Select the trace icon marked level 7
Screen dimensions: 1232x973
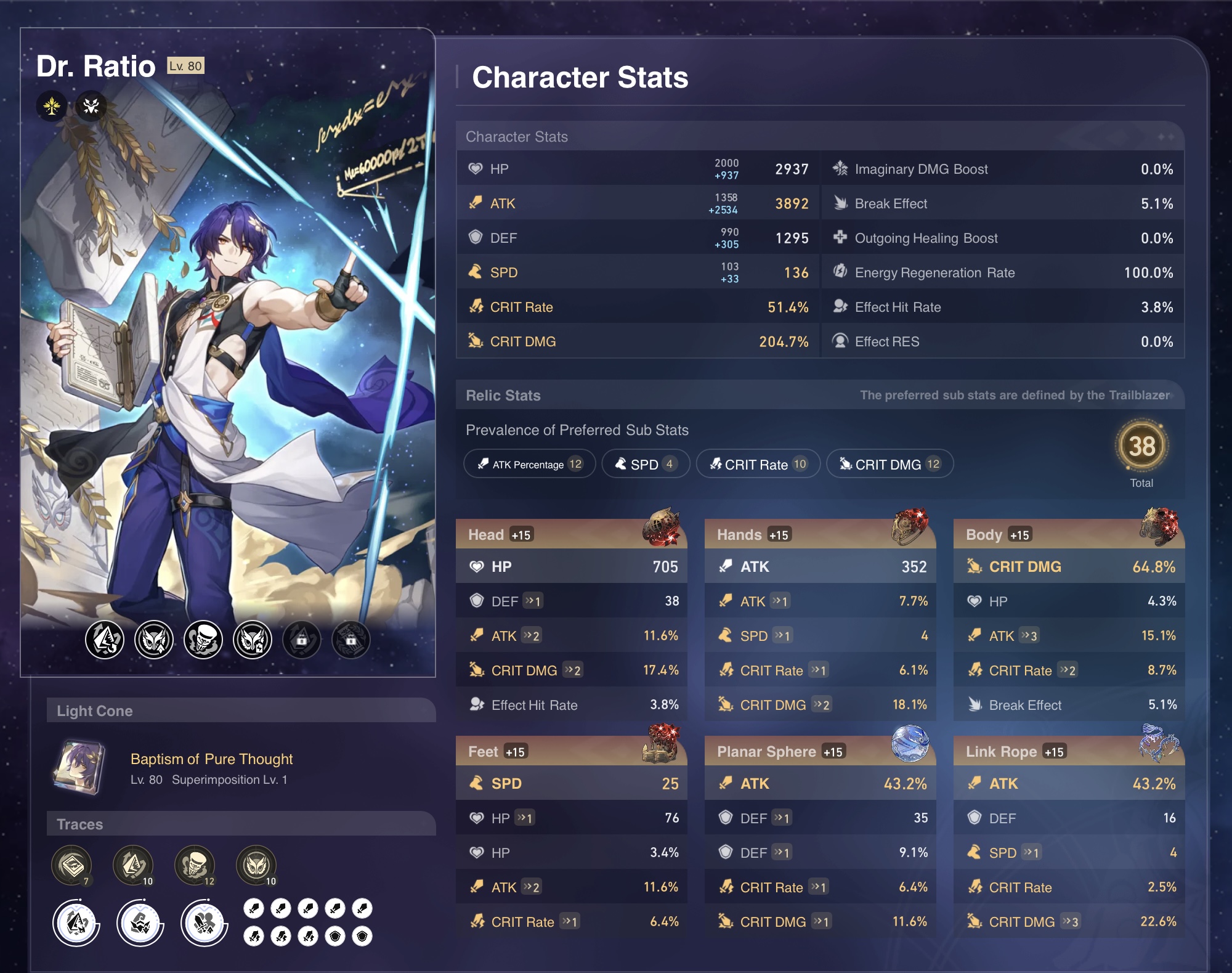pyautogui.click(x=71, y=865)
